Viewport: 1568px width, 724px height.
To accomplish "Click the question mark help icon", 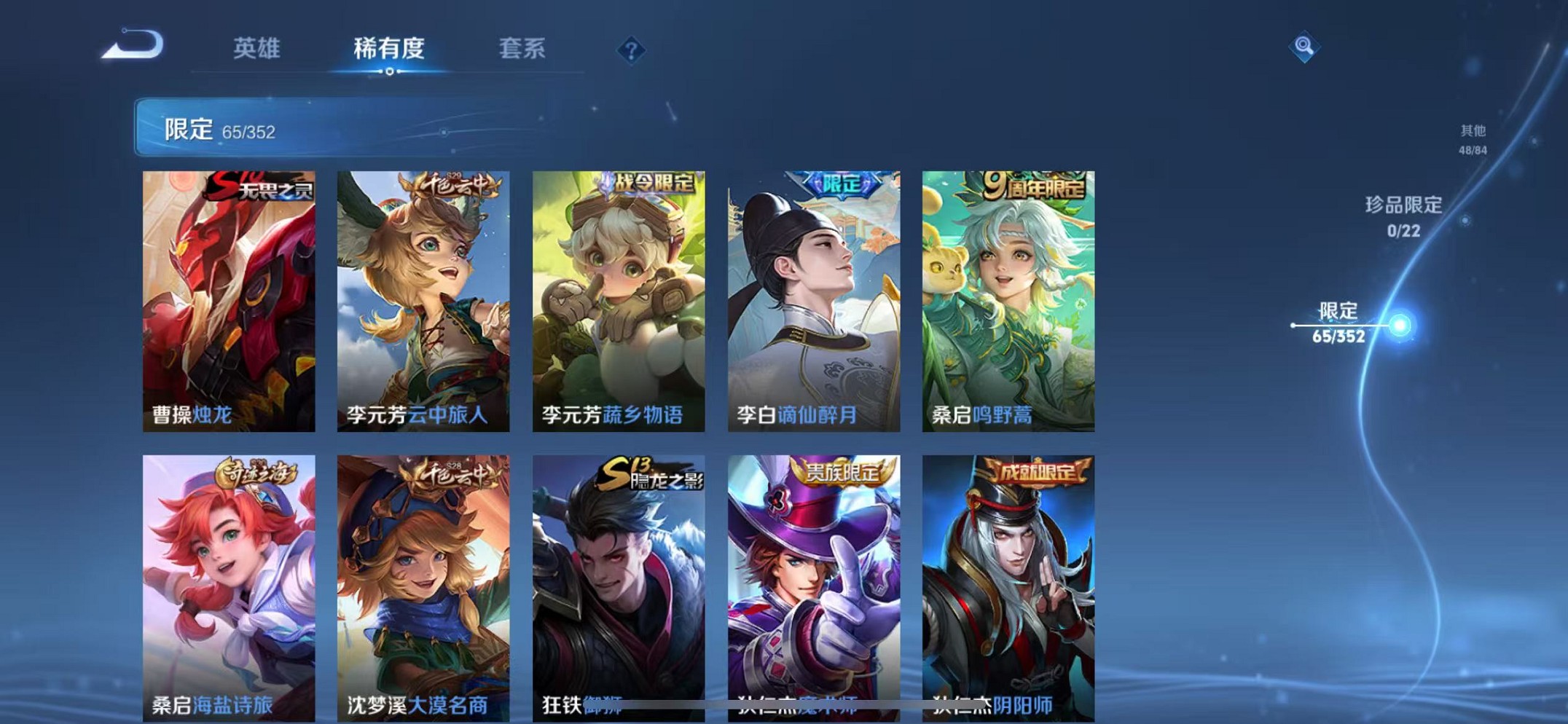I will [631, 50].
